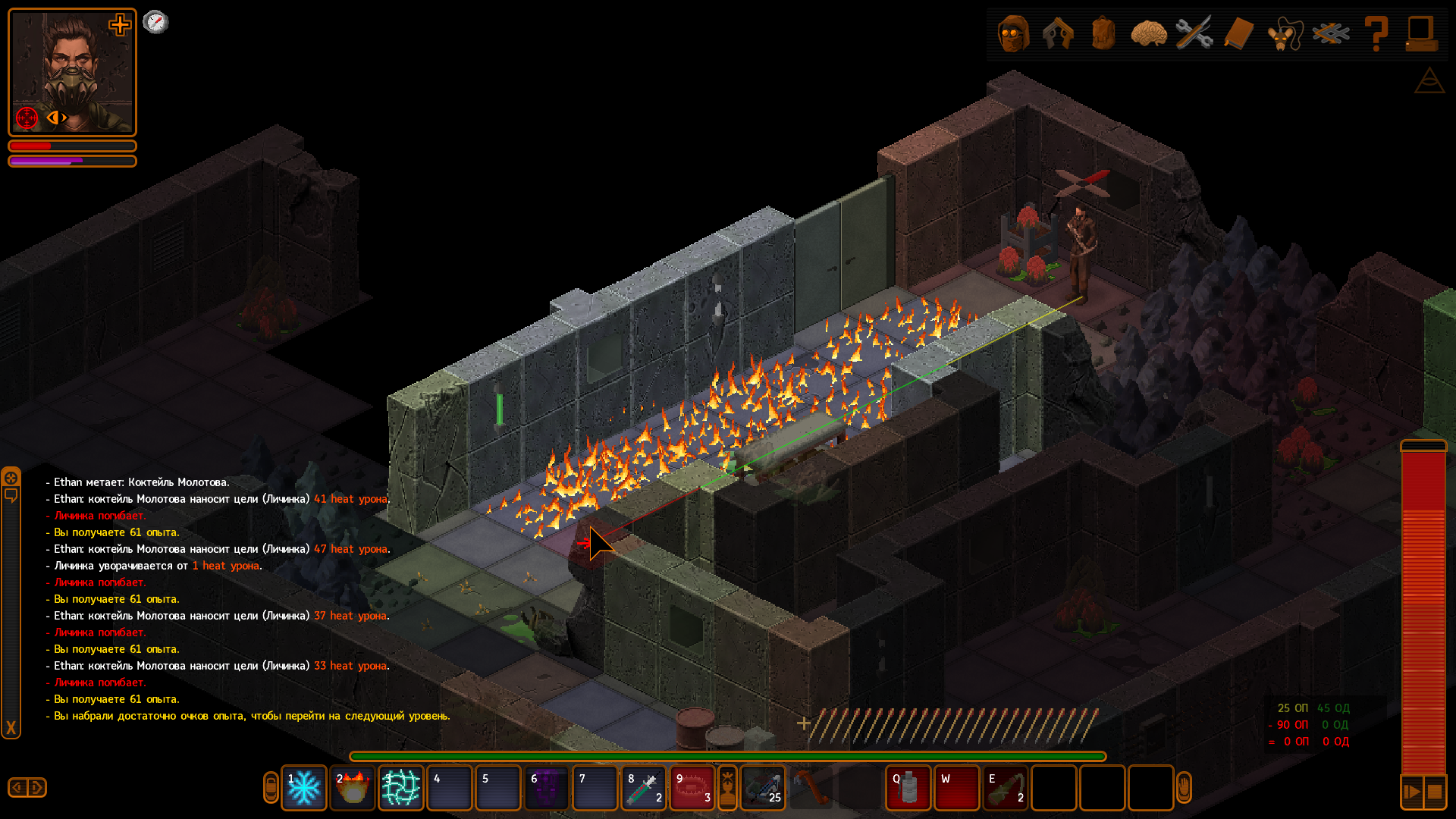This screenshot has width=1456, height=819.
Task: Activate the cyan grid psi ability in slot 3
Action: [x=401, y=788]
